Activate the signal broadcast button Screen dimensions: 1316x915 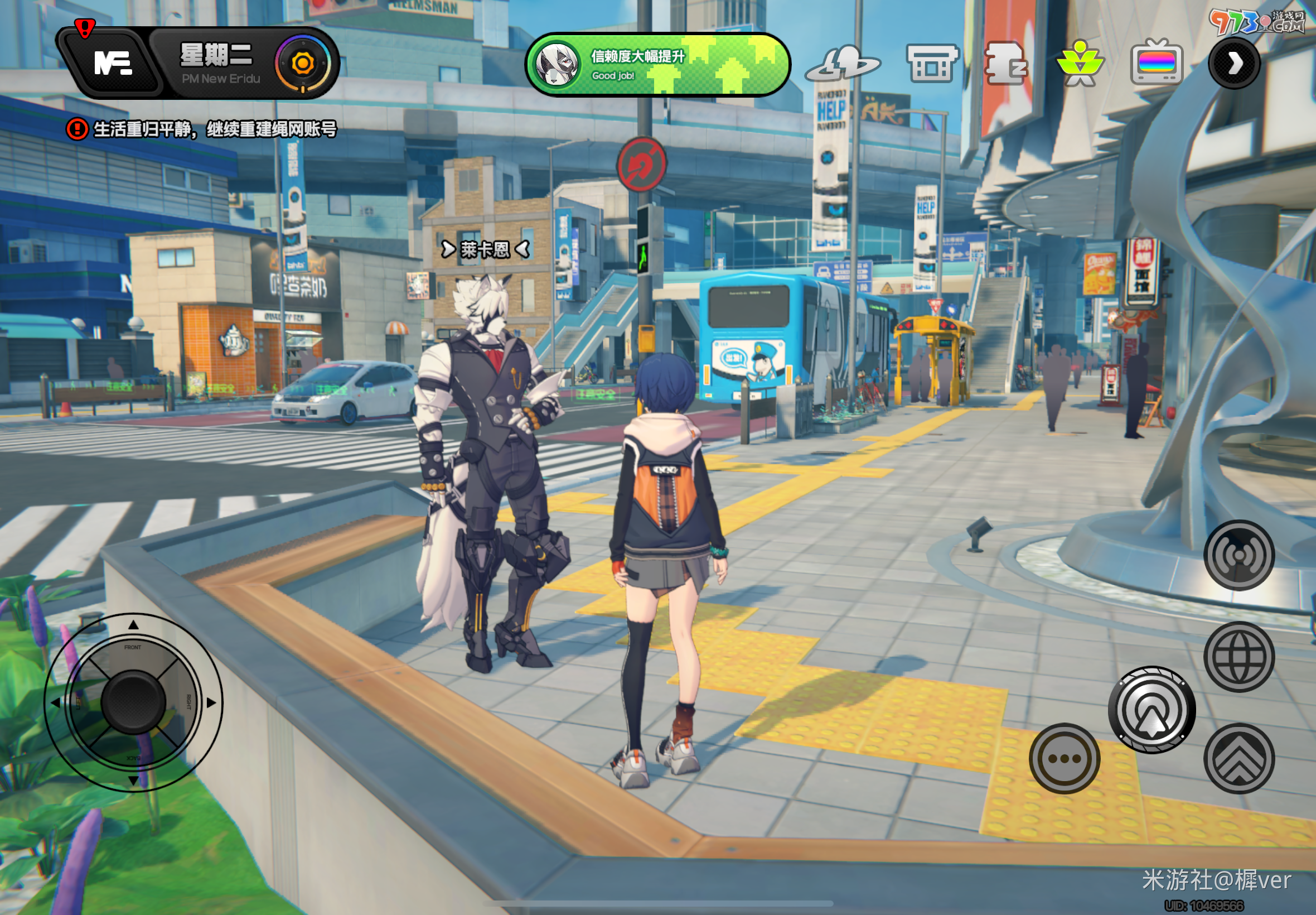coord(1238,555)
